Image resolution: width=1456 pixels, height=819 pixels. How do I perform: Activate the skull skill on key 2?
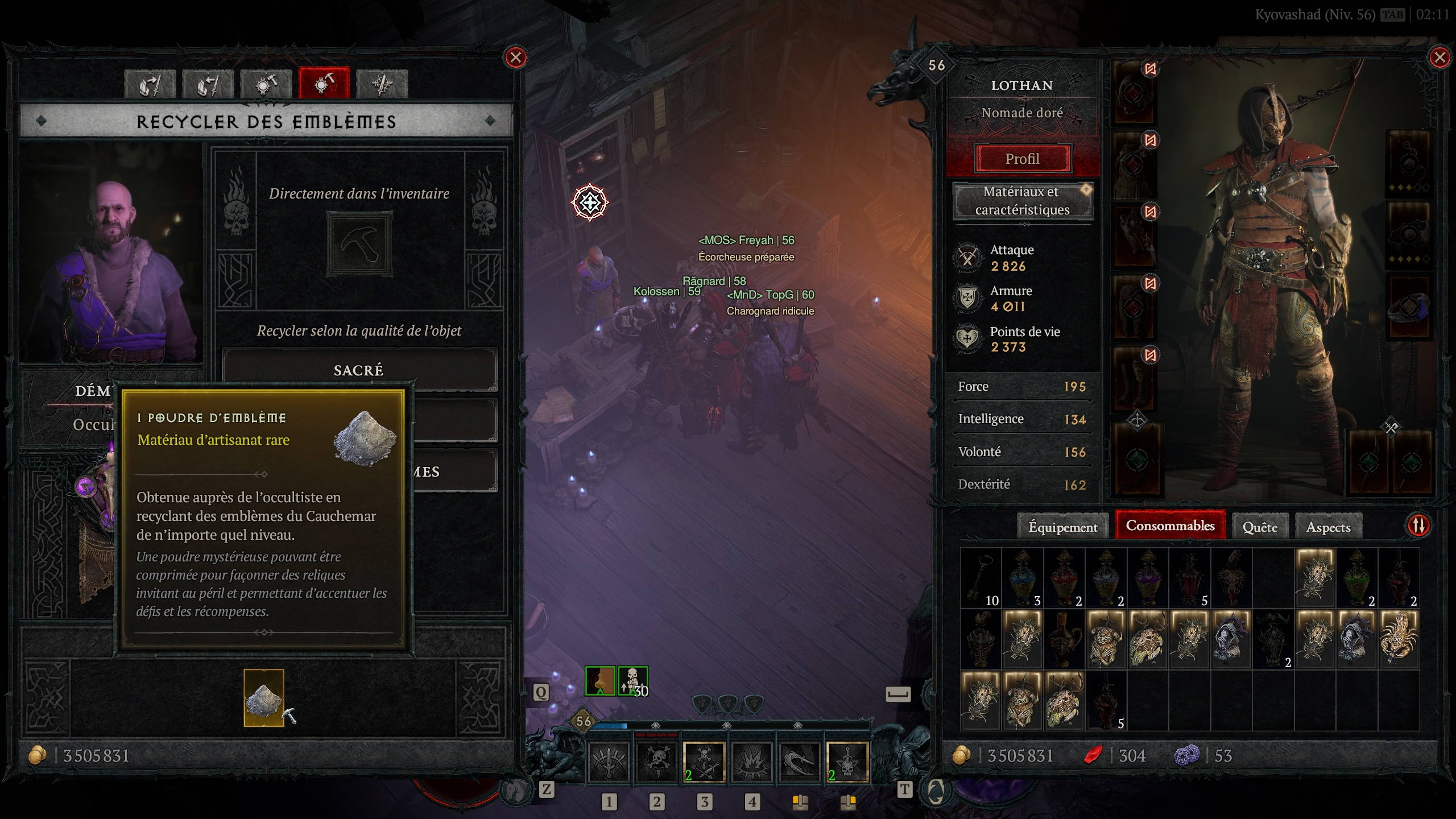tap(656, 762)
